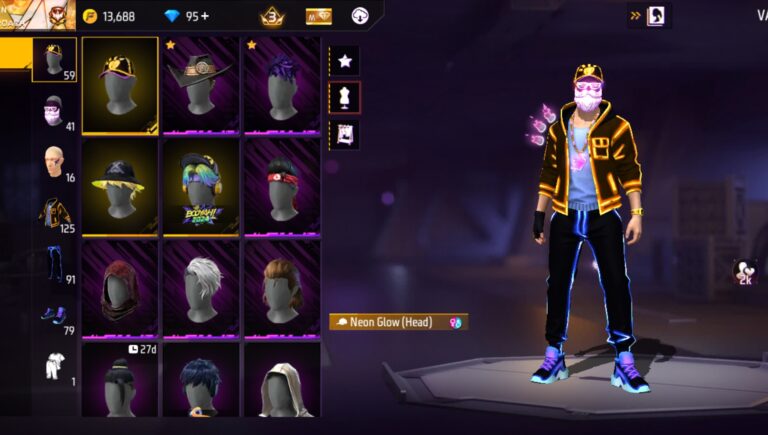Select the purple spiky hair item
This screenshot has width=768, height=435.
(282, 85)
